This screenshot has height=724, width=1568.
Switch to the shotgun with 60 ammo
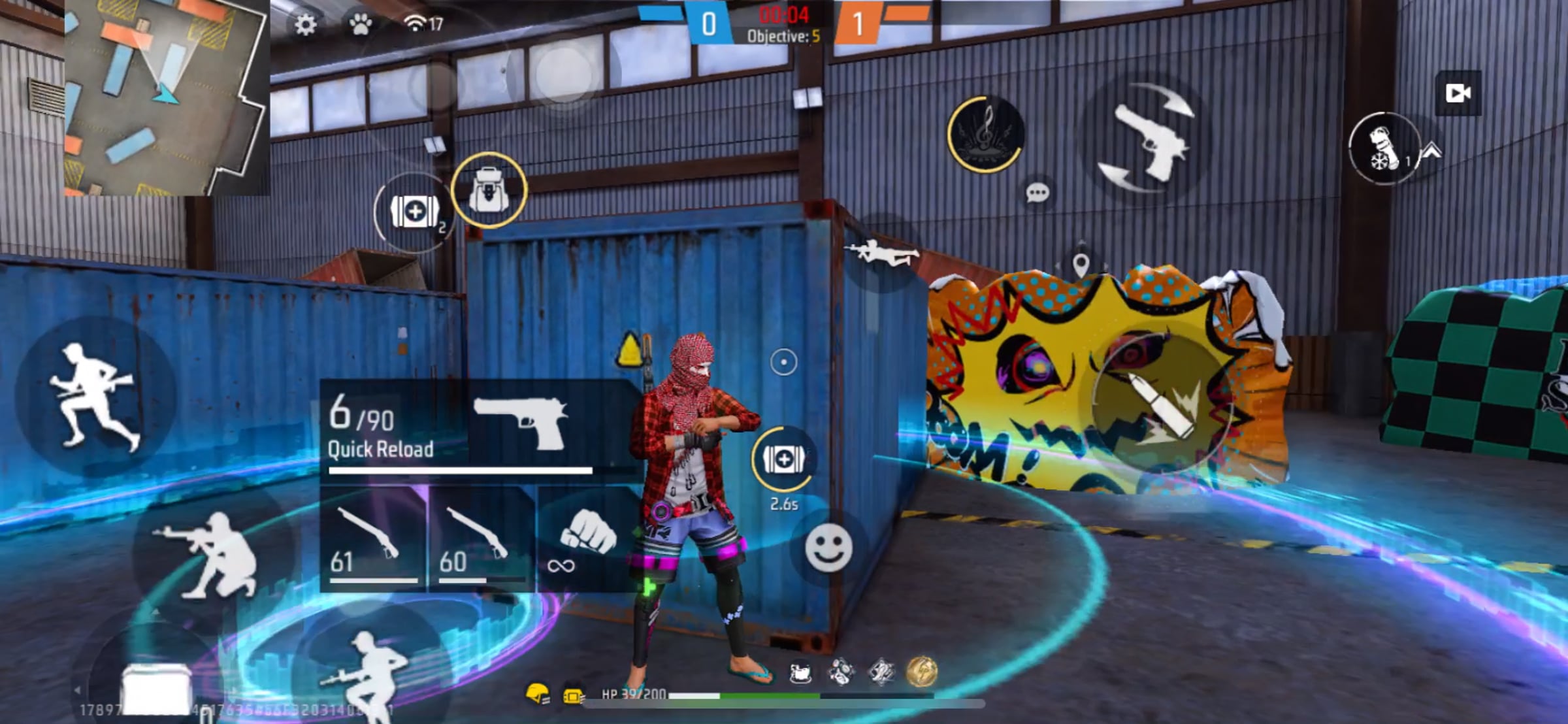482,540
